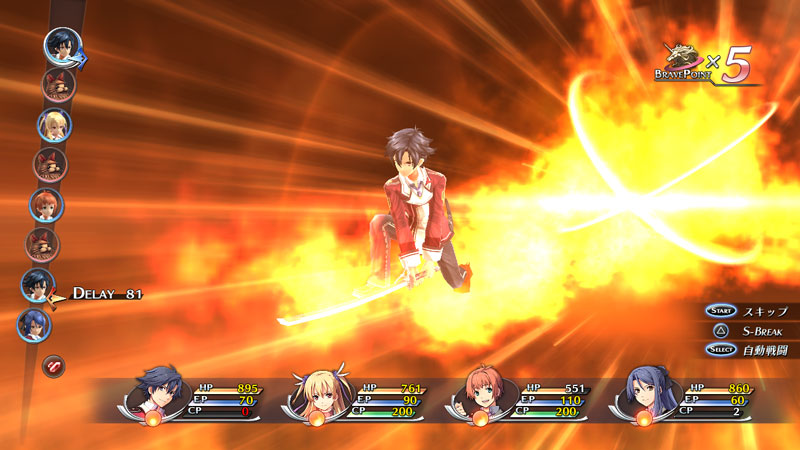
Task: Select orange-haired Elliot's turn order portrait
Action: coord(46,205)
